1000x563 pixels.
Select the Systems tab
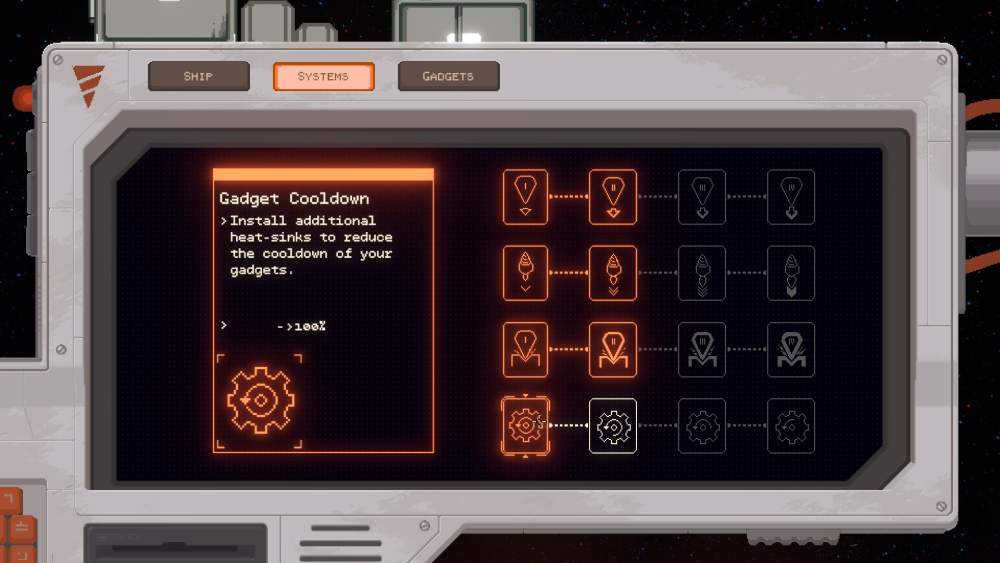323,76
